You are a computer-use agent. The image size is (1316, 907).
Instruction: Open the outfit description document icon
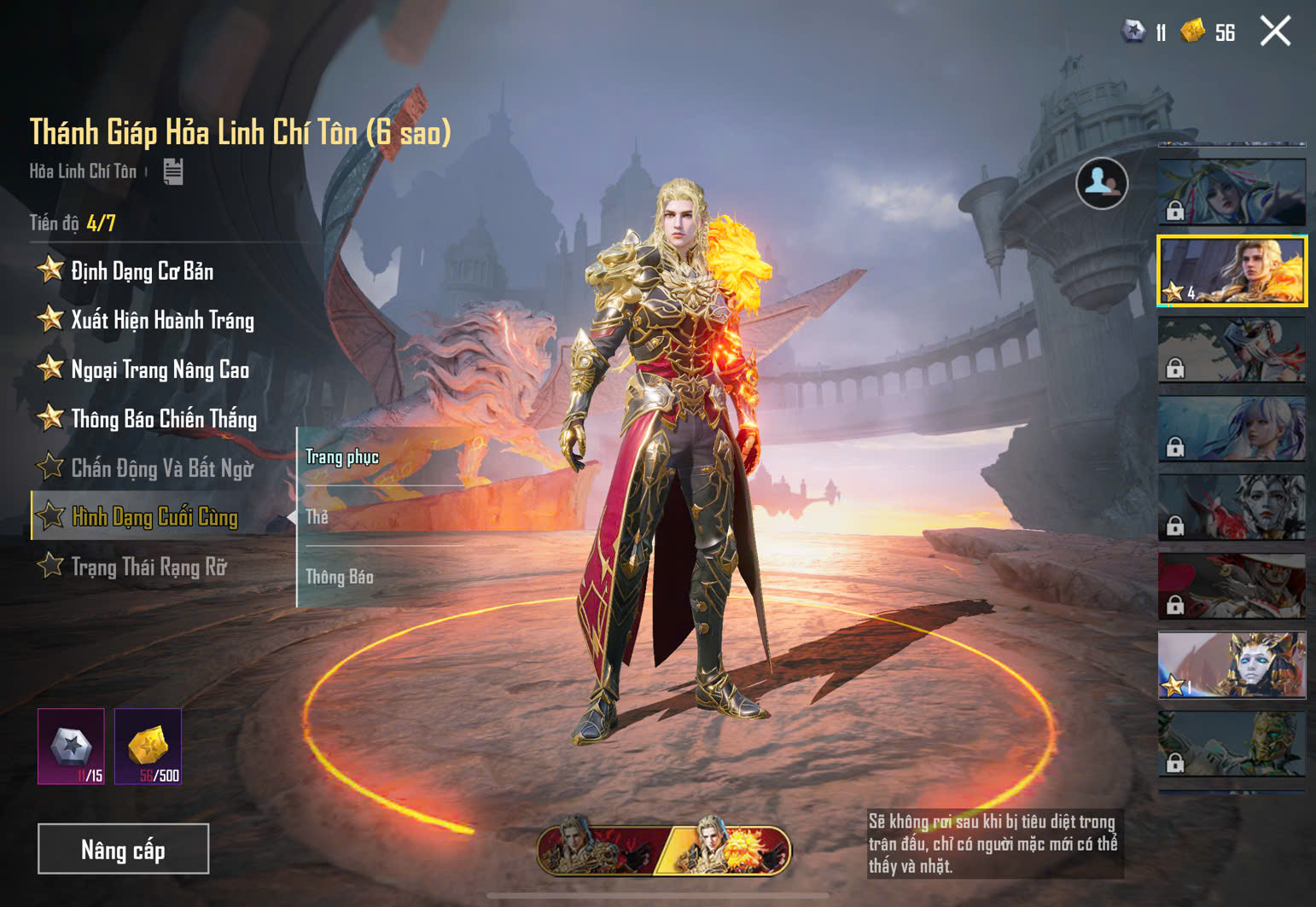click(173, 172)
